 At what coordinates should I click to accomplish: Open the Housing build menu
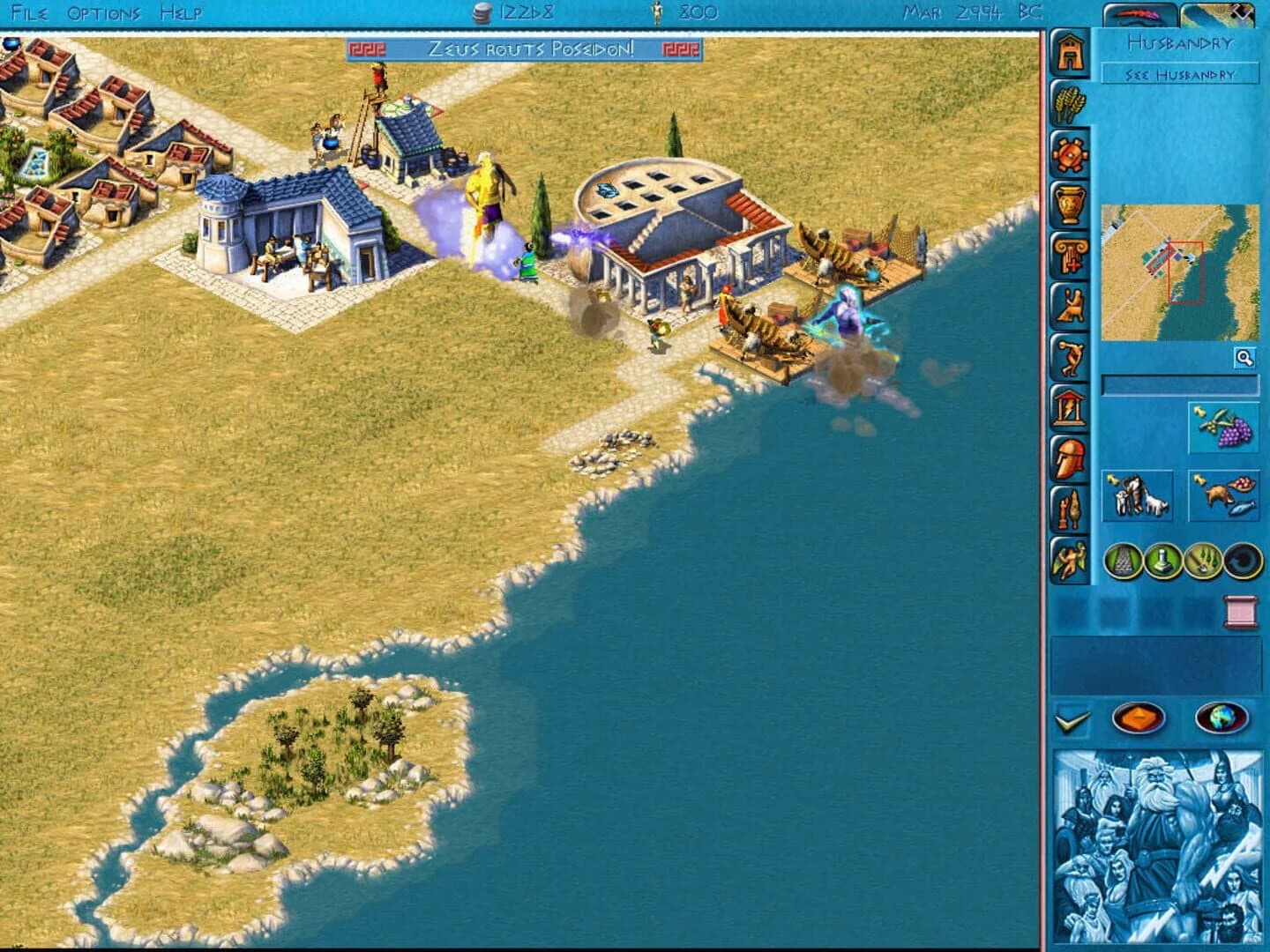tap(1072, 53)
